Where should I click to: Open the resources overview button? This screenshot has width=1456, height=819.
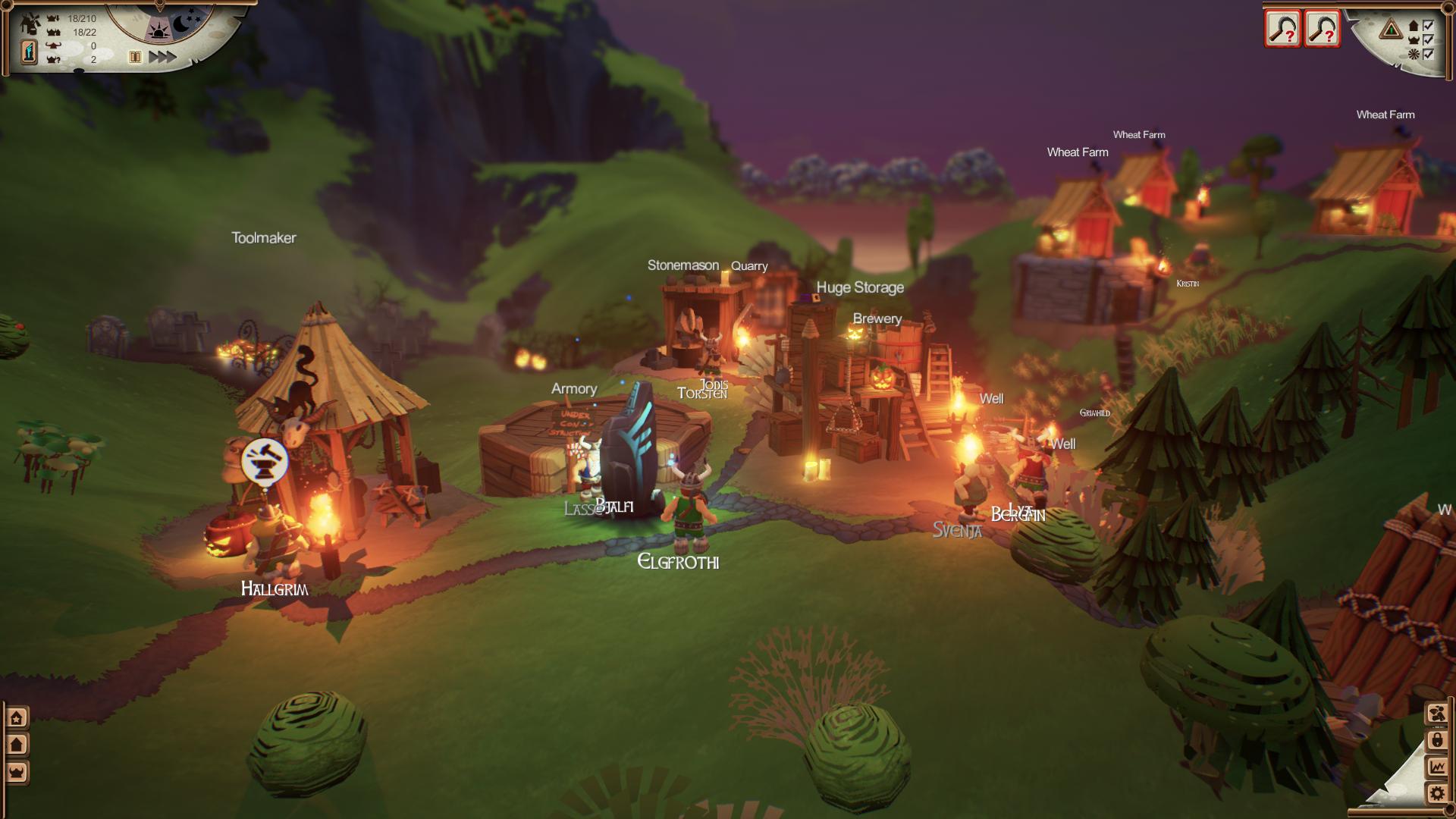point(1437,714)
